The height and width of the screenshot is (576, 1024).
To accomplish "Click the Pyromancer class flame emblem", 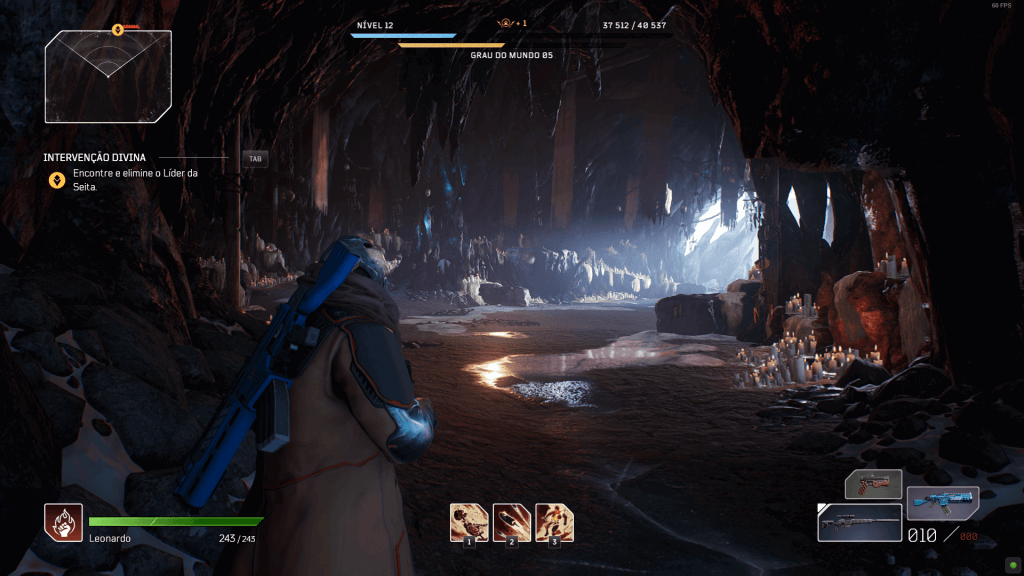I will [63, 522].
